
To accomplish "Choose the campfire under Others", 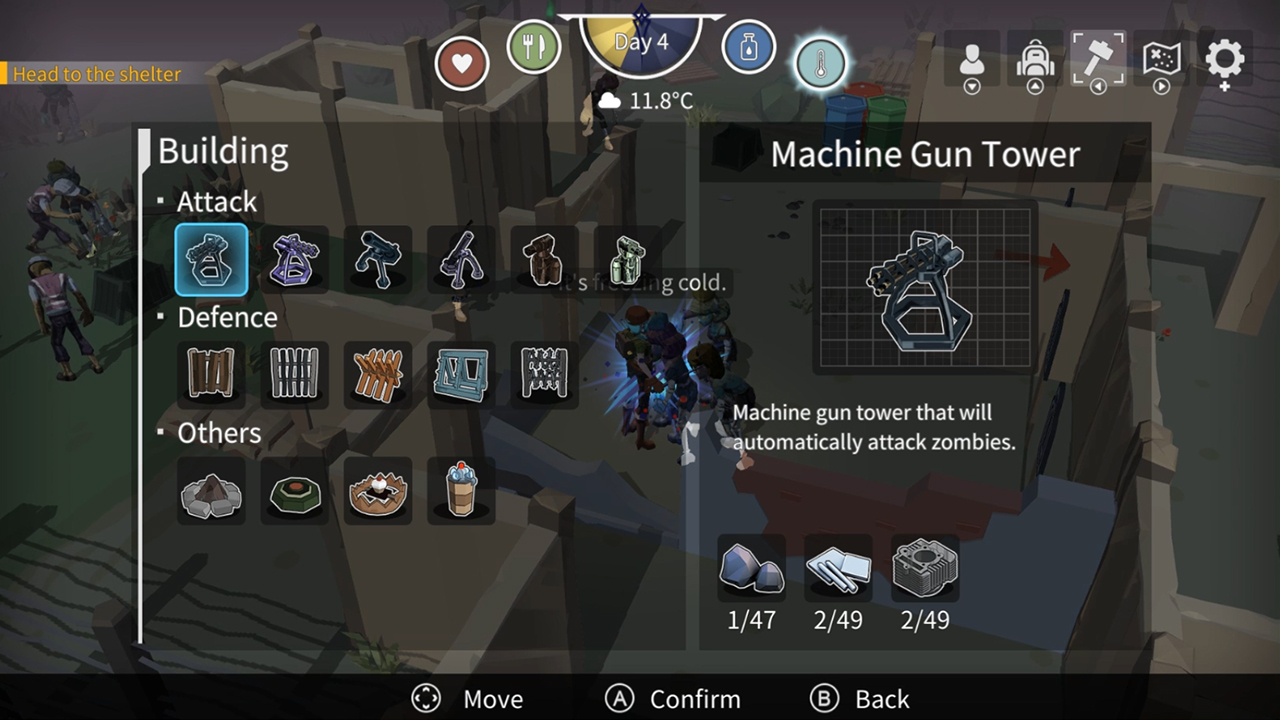I will pos(211,490).
